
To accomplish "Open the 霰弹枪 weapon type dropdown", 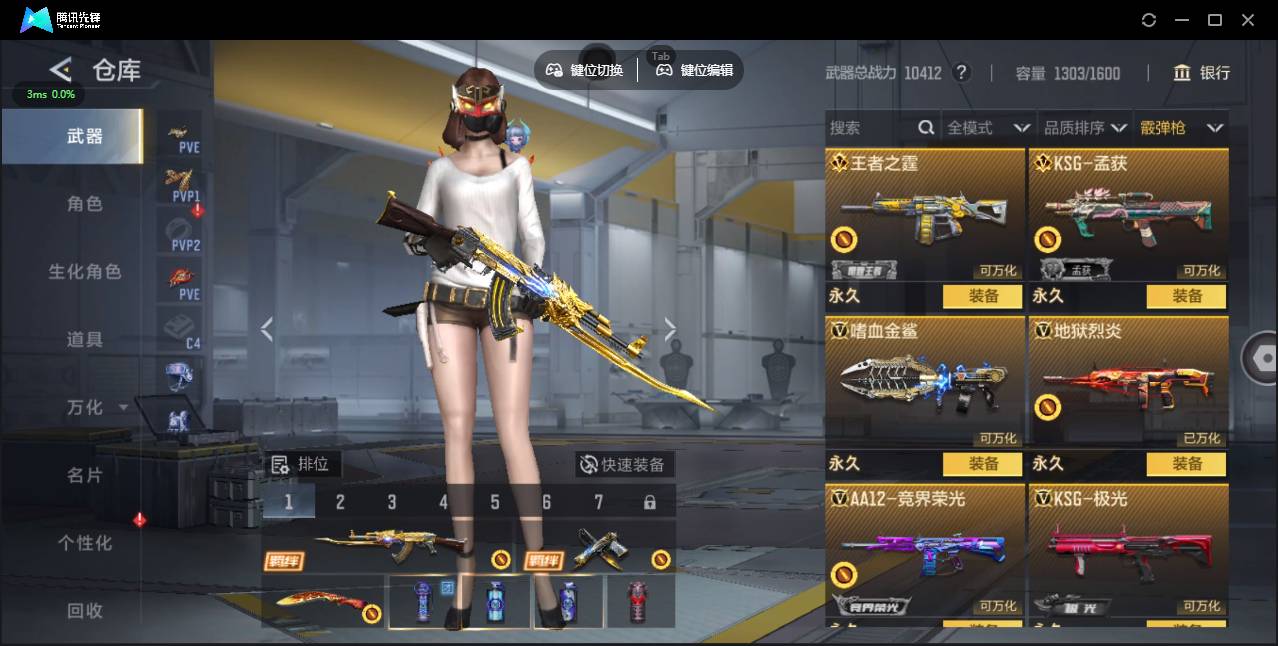I will click(x=1181, y=128).
